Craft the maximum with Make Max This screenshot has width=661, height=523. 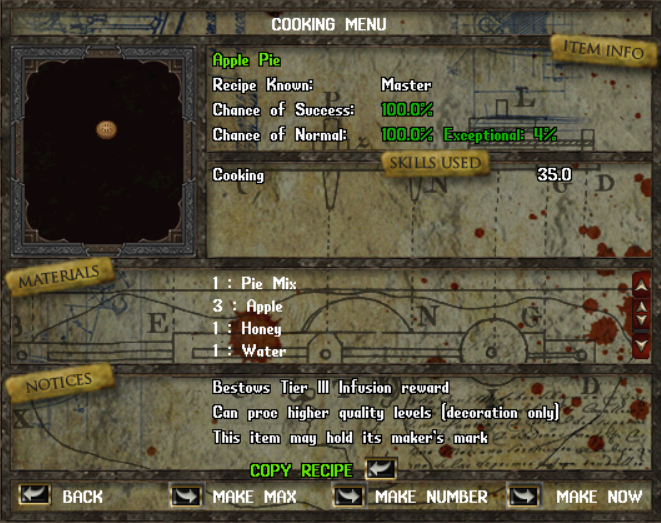[187, 495]
